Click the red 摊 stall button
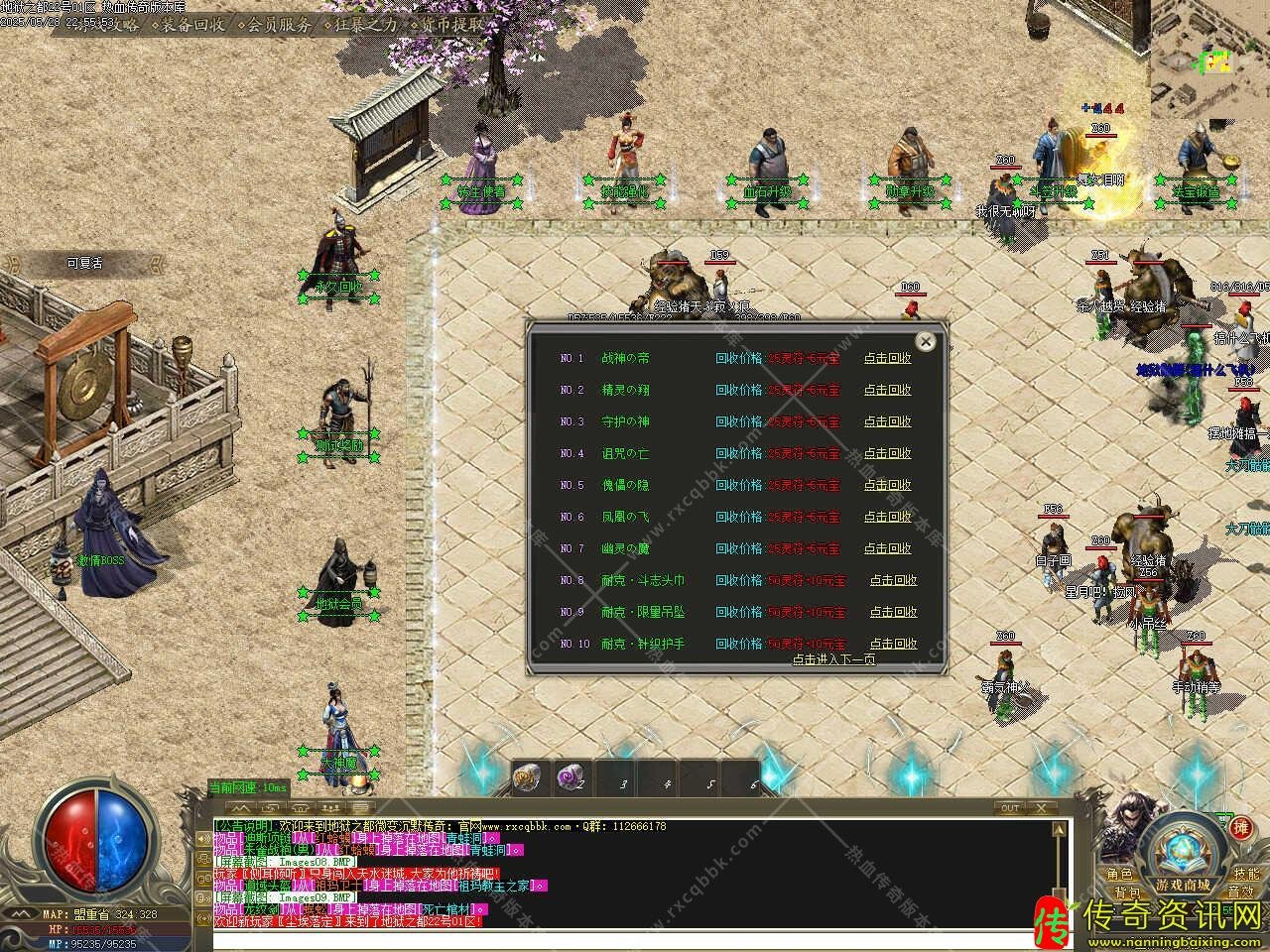 coord(1240,828)
